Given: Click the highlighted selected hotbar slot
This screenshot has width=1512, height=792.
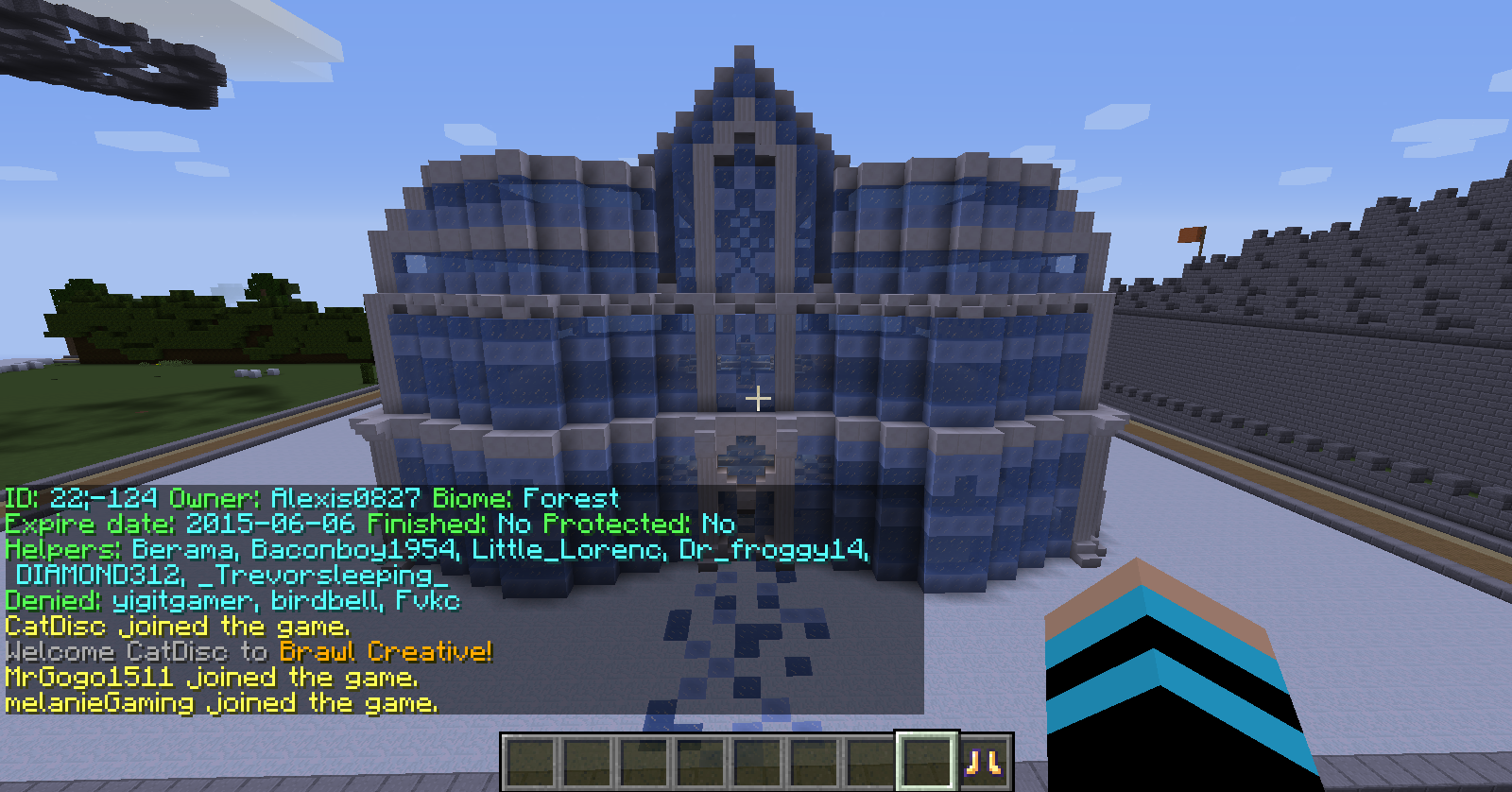Looking at the screenshot, I should pyautogui.click(x=926, y=762).
